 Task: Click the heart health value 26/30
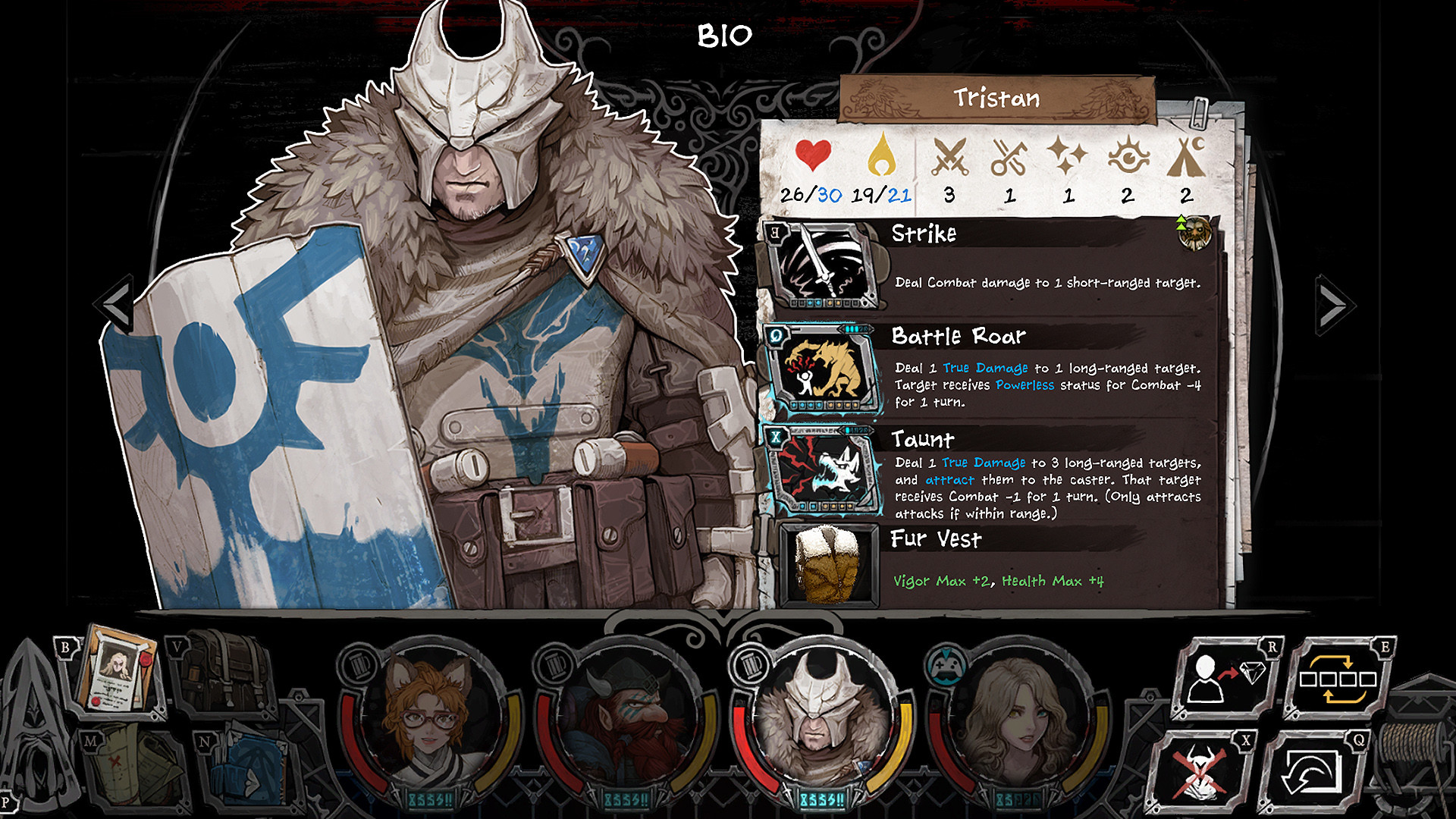click(x=810, y=194)
